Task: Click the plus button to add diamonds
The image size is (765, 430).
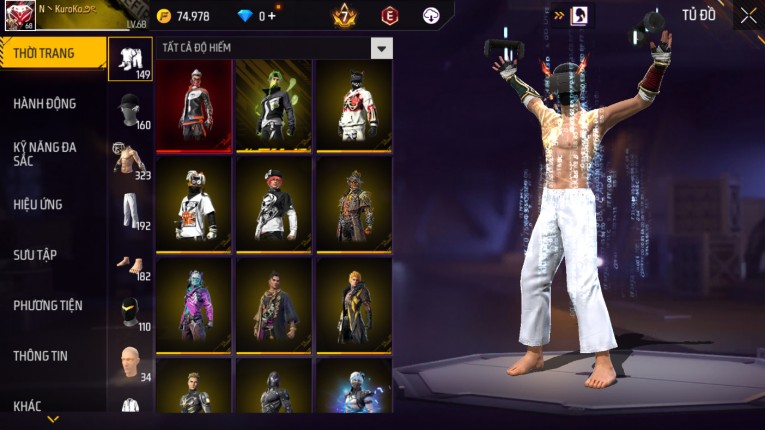Action: click(271, 16)
